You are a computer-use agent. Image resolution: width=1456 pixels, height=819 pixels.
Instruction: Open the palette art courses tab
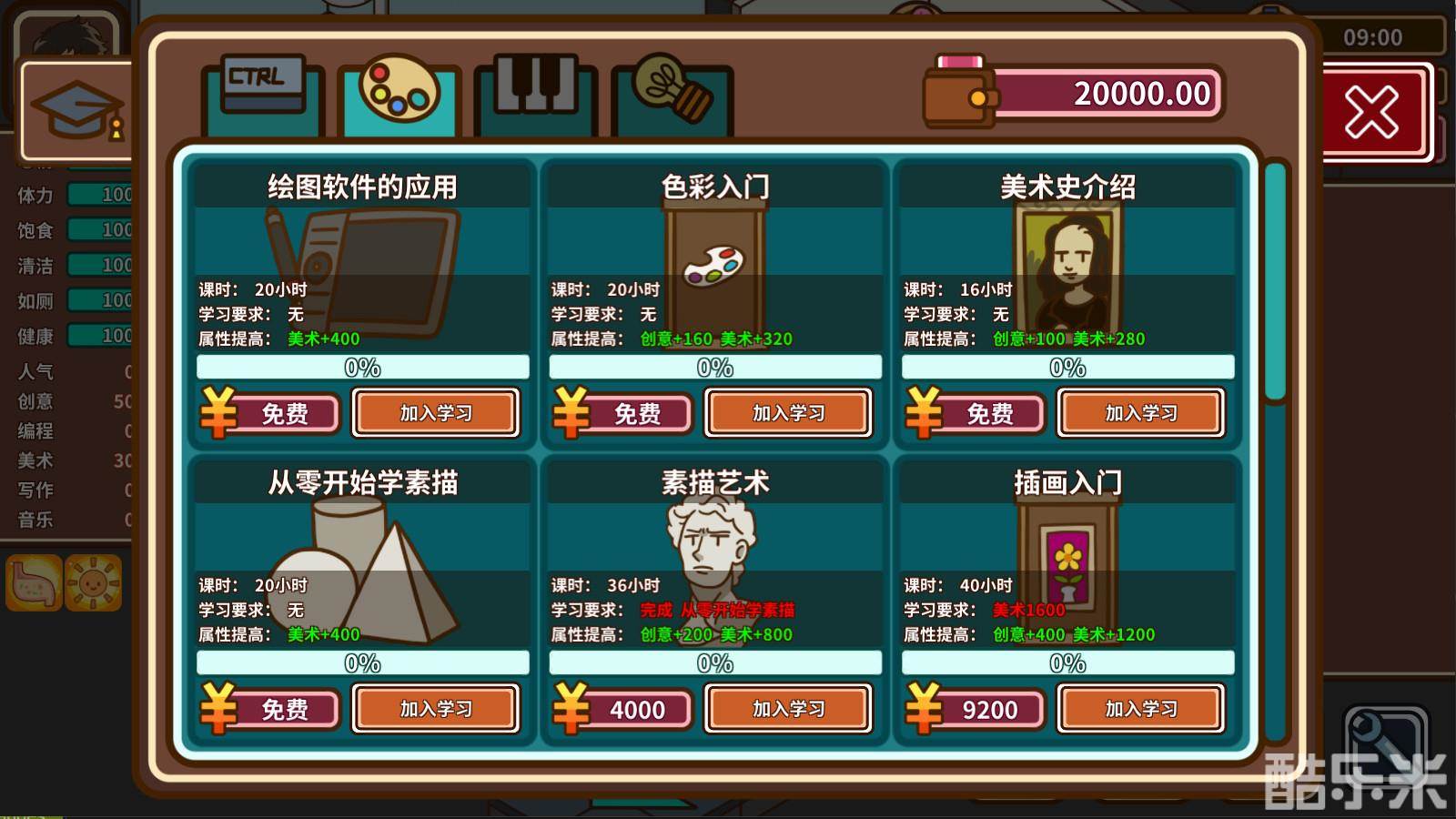[397, 90]
